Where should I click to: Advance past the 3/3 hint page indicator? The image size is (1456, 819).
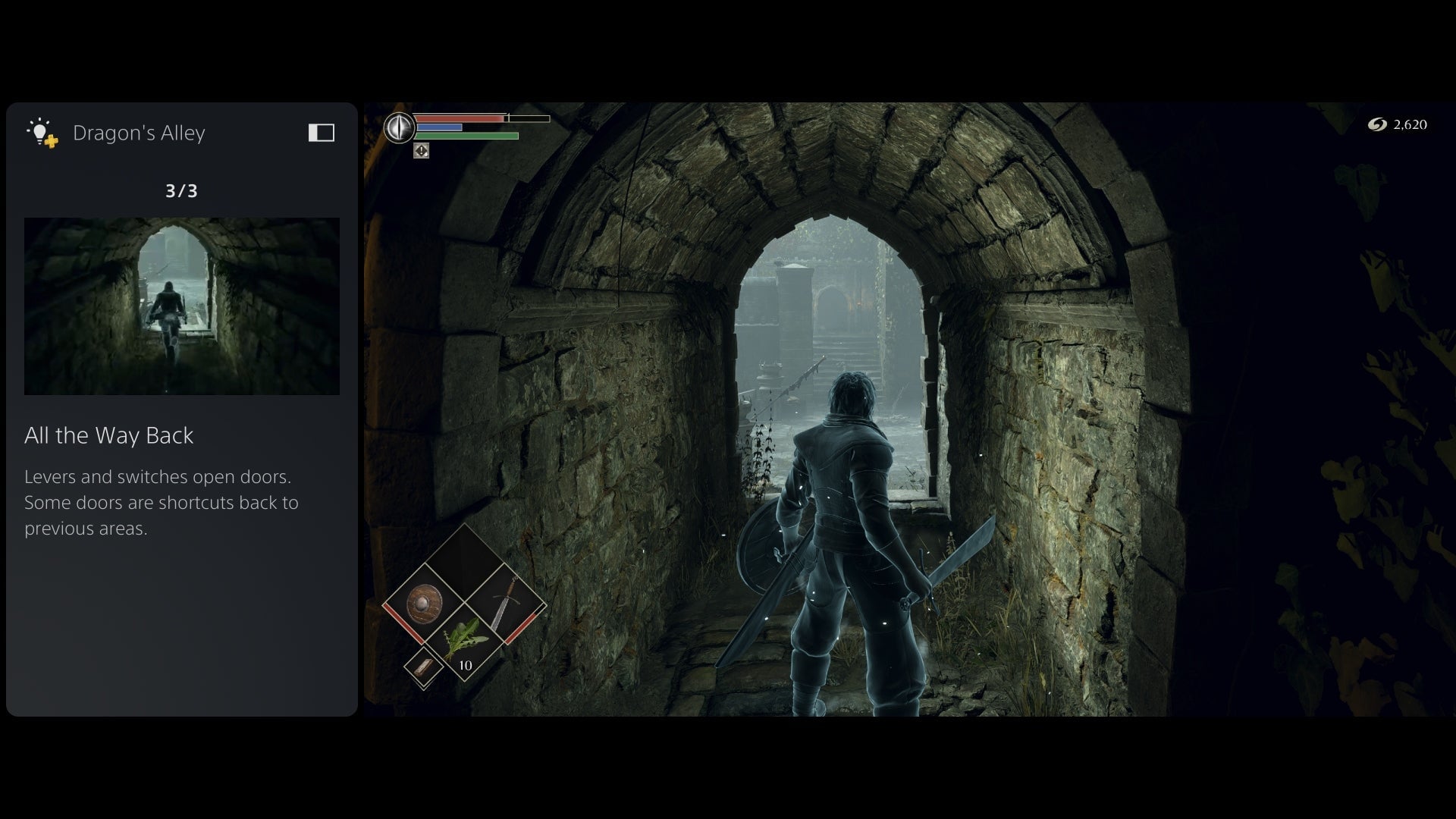(181, 191)
